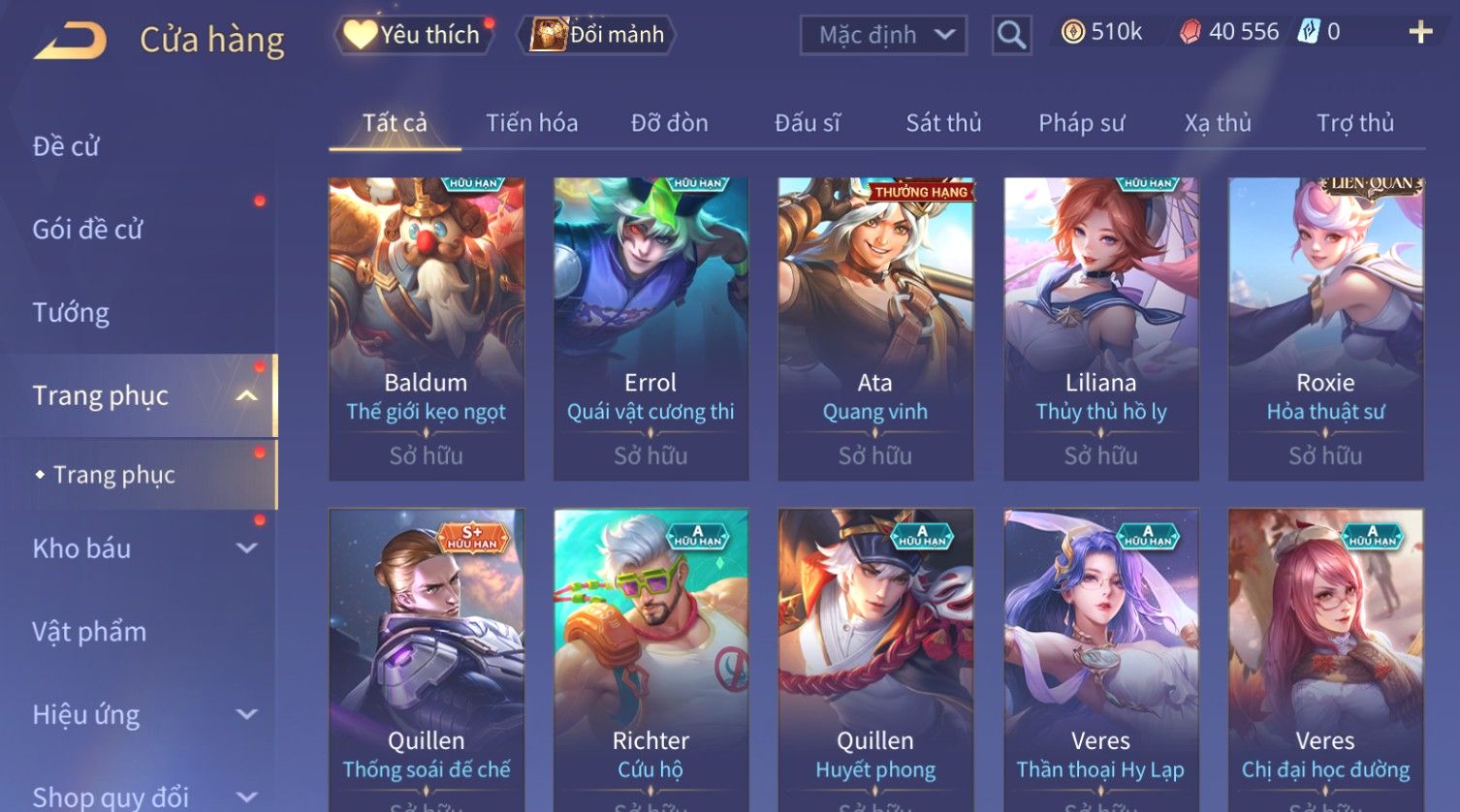Switch to the Tiến hóa tab

[x=531, y=123]
